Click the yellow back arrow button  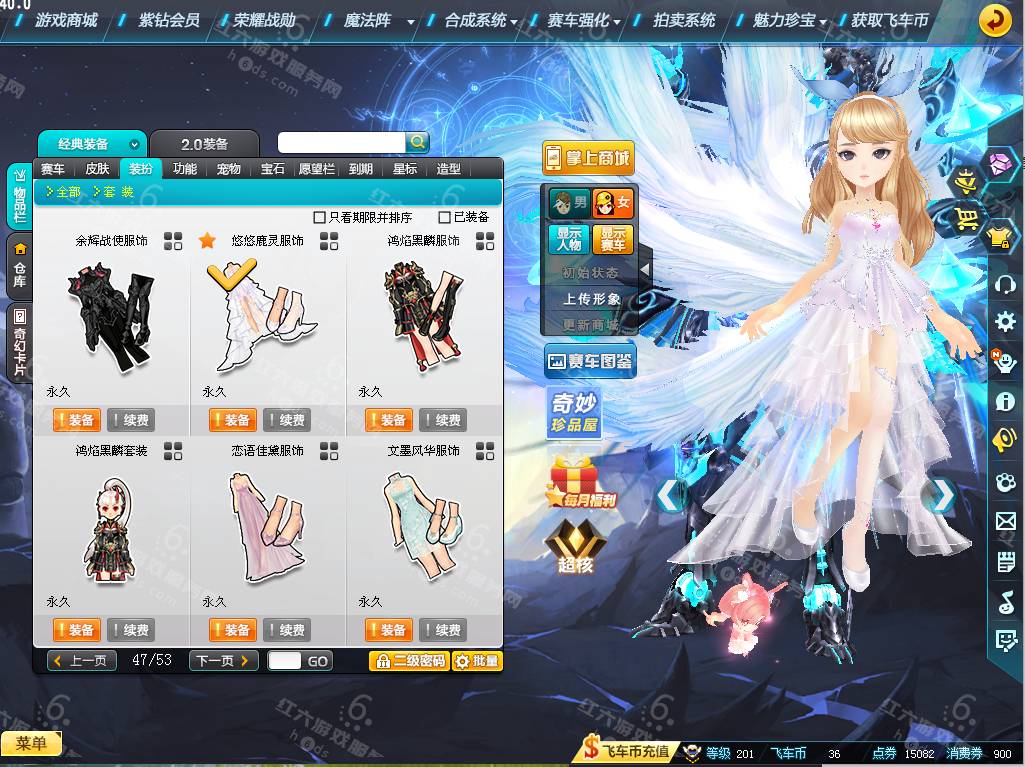click(x=994, y=20)
